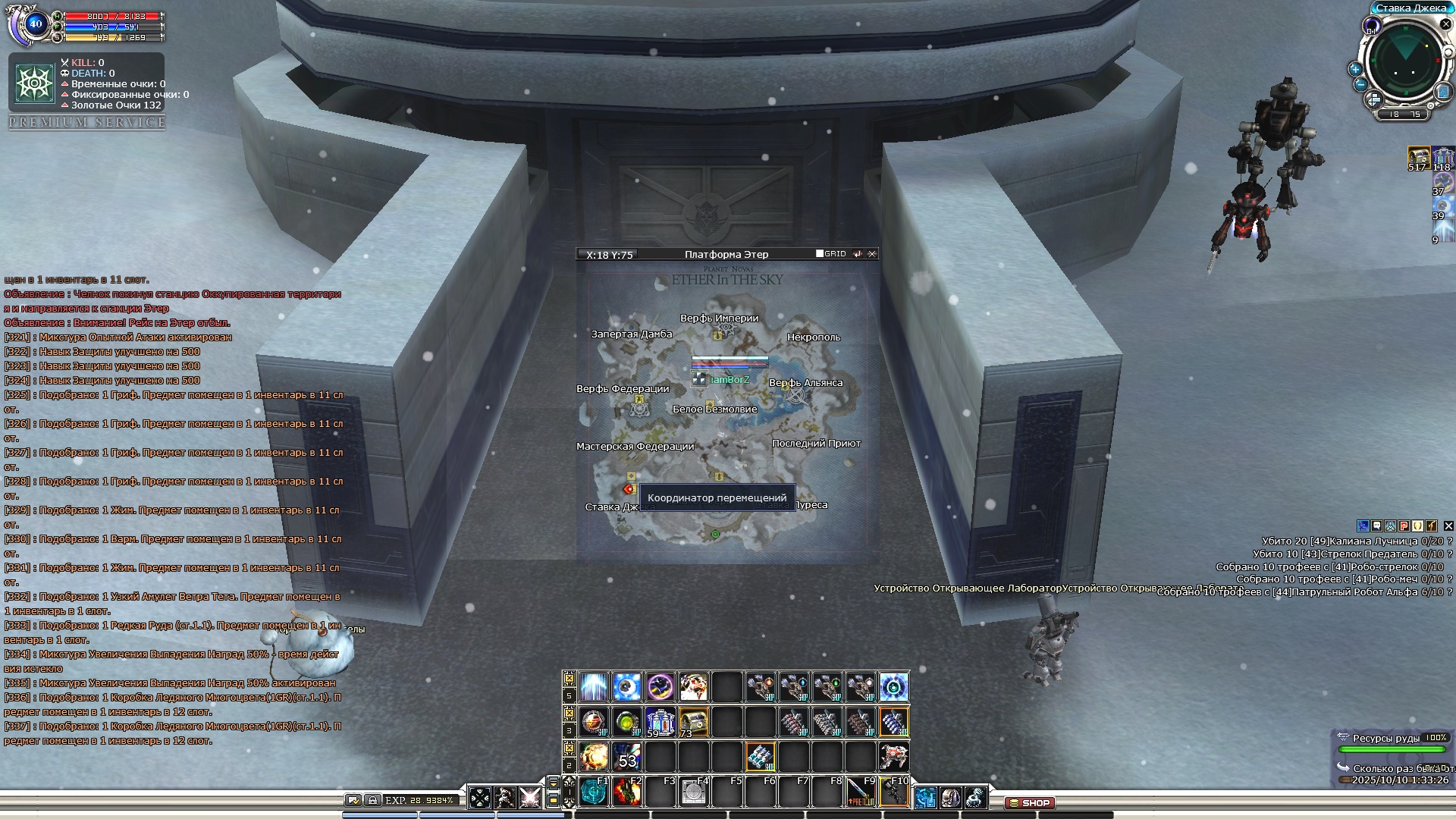Use the F10 black firearm slot

point(893,792)
